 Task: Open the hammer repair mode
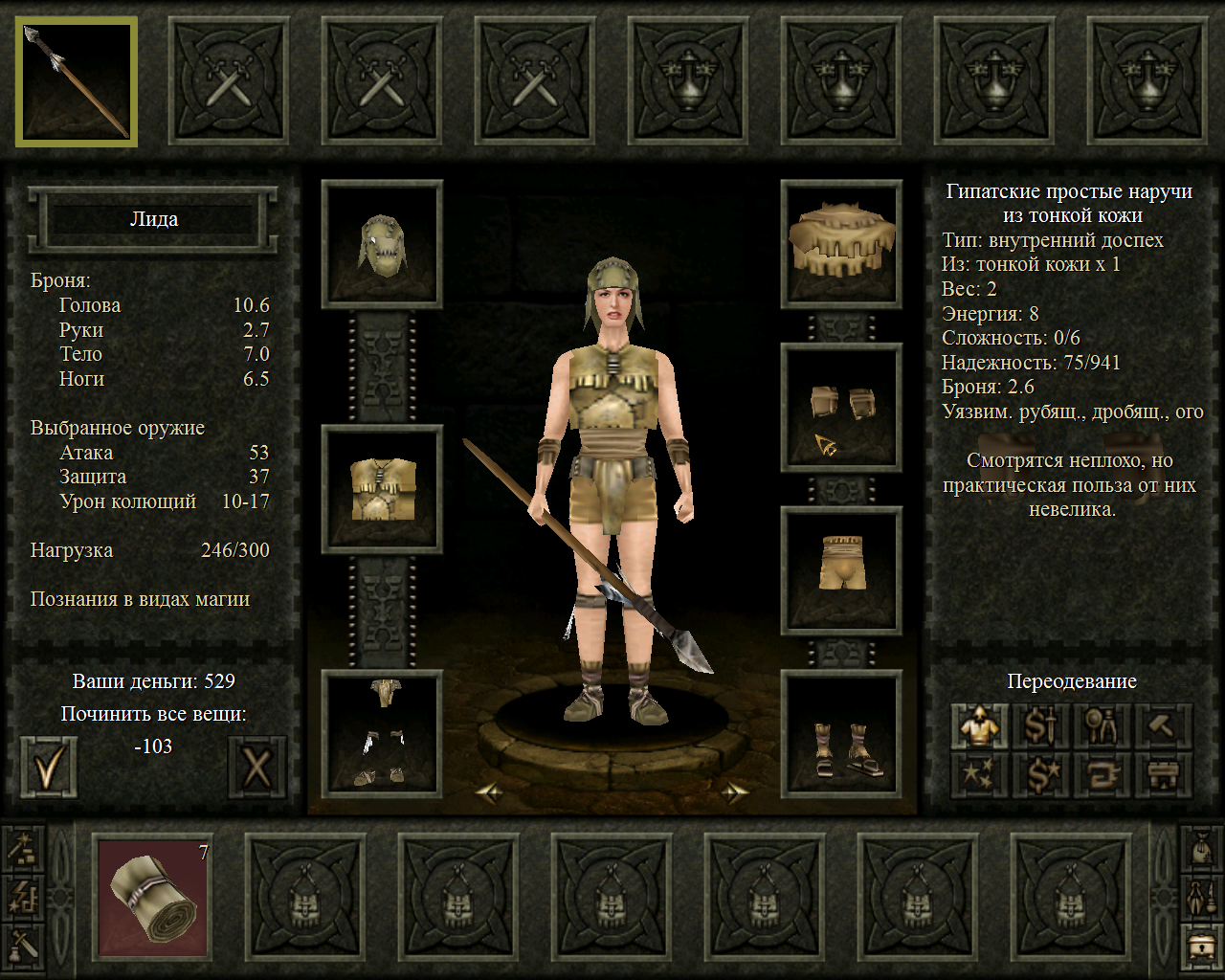click(1163, 727)
